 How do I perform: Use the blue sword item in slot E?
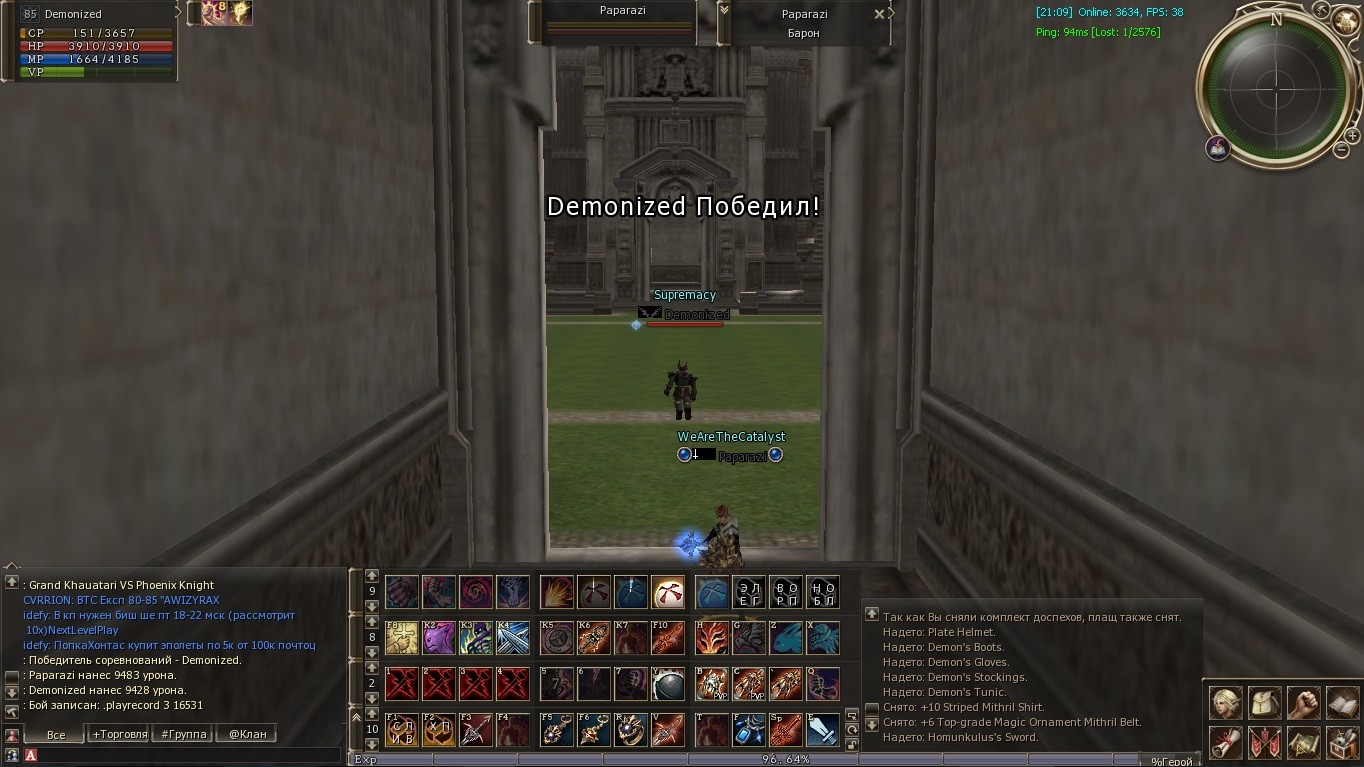pyautogui.click(x=823, y=729)
